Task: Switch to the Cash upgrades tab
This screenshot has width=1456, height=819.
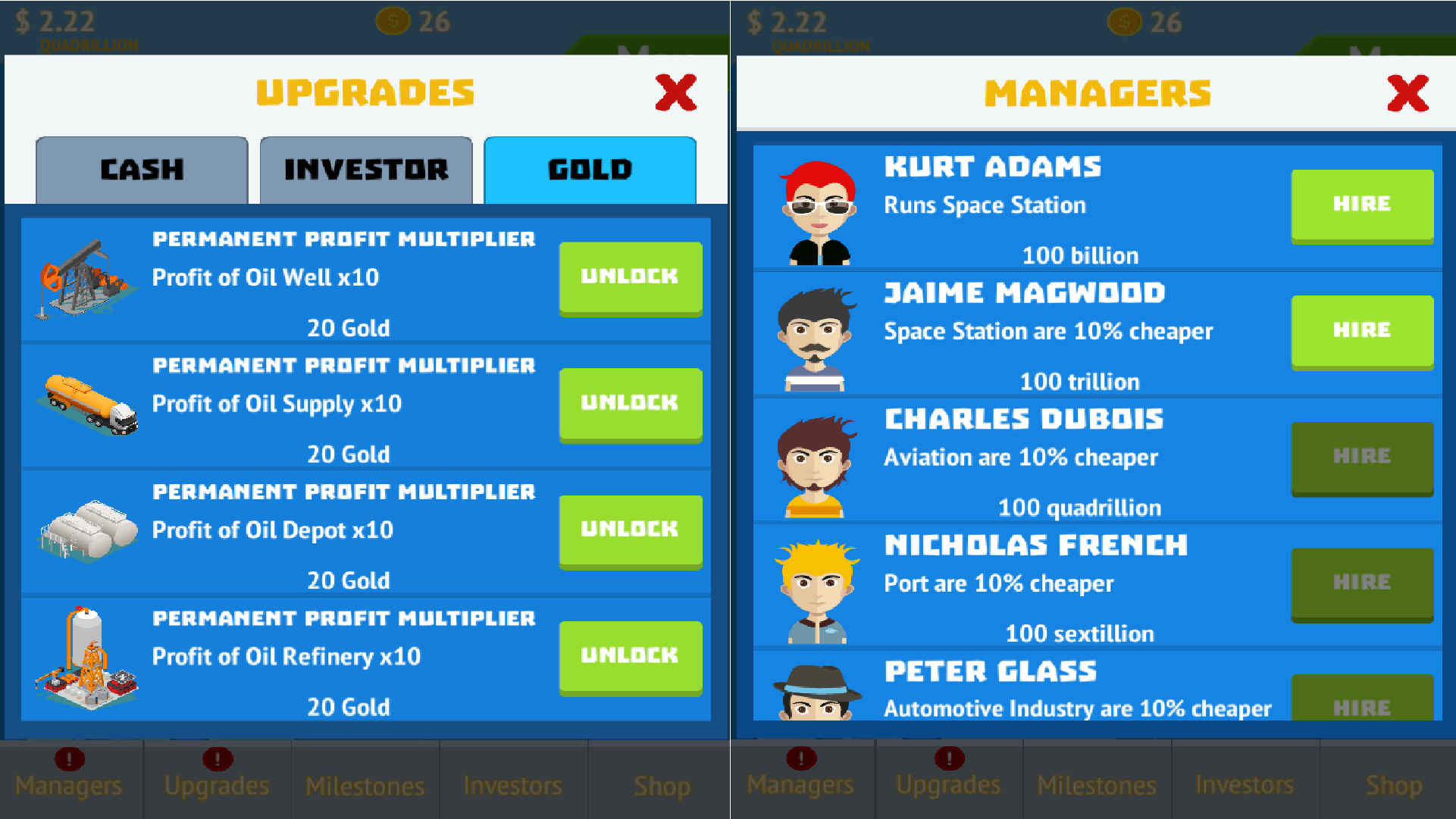Action: click(x=141, y=170)
